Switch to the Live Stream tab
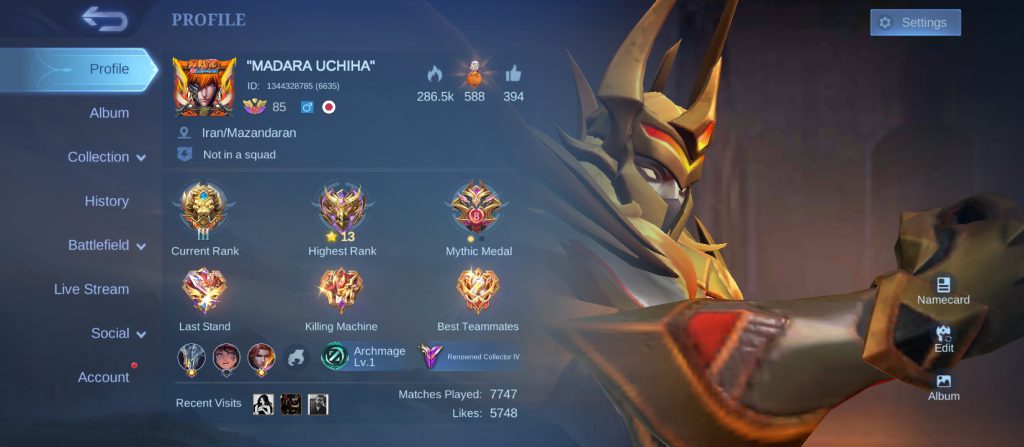Viewport: 1024px width, 447px height. (x=91, y=289)
